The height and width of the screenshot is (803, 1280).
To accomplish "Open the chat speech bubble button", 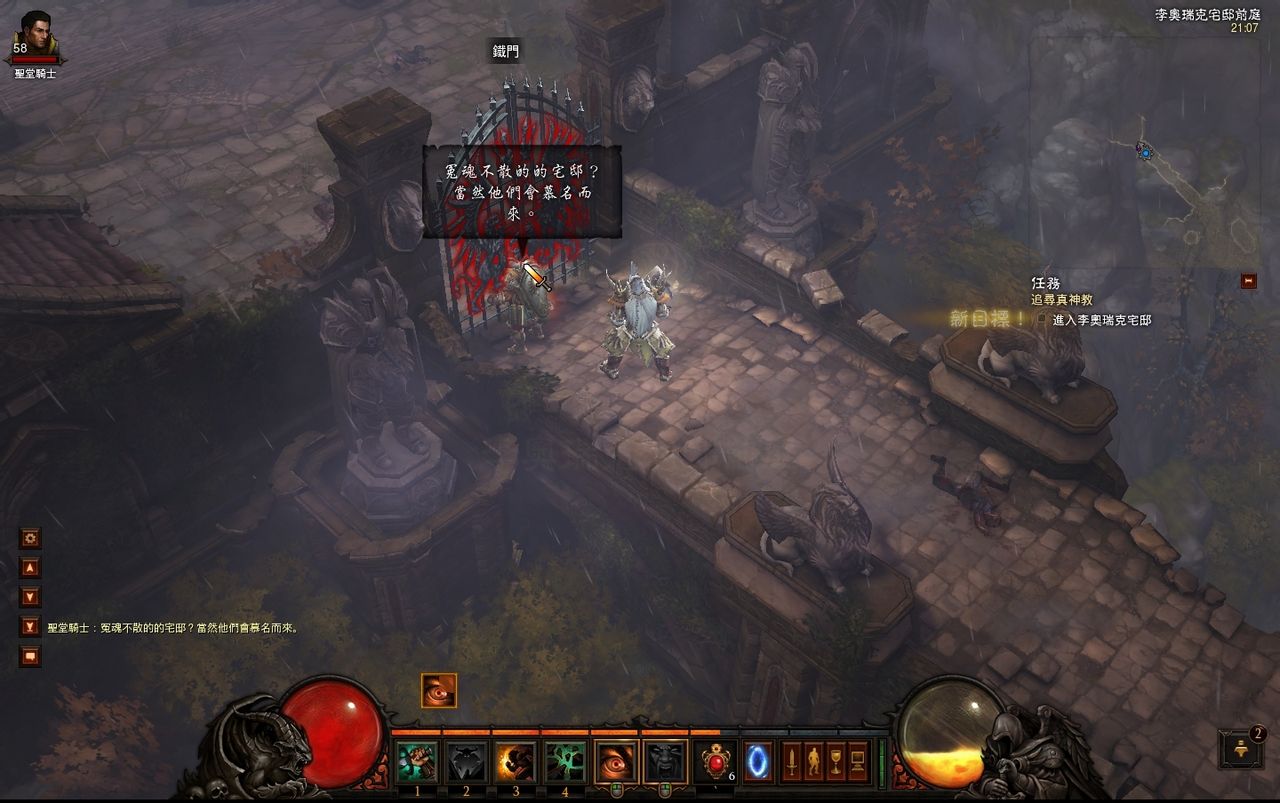I will [31, 656].
